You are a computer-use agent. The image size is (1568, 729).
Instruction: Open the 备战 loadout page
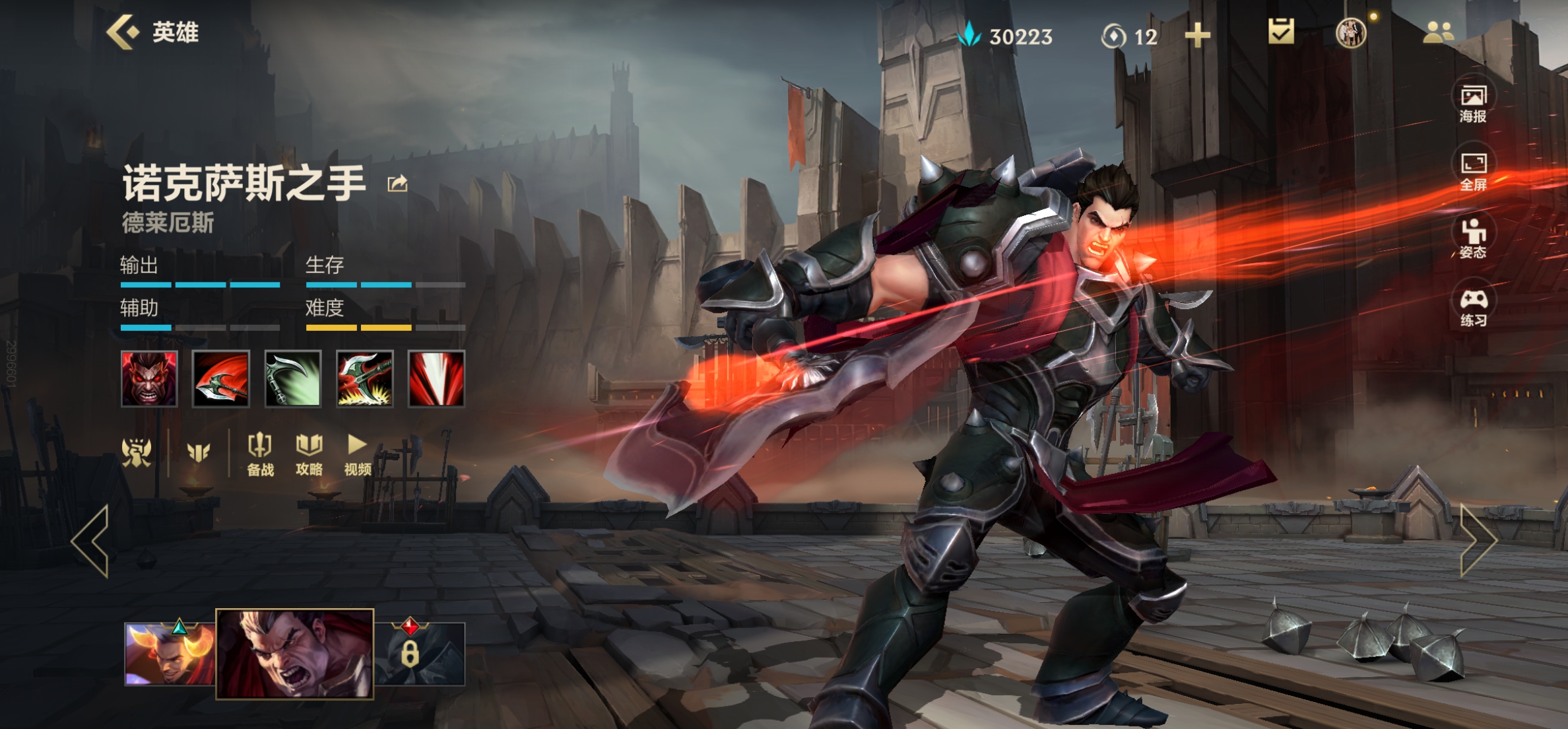pos(260,454)
